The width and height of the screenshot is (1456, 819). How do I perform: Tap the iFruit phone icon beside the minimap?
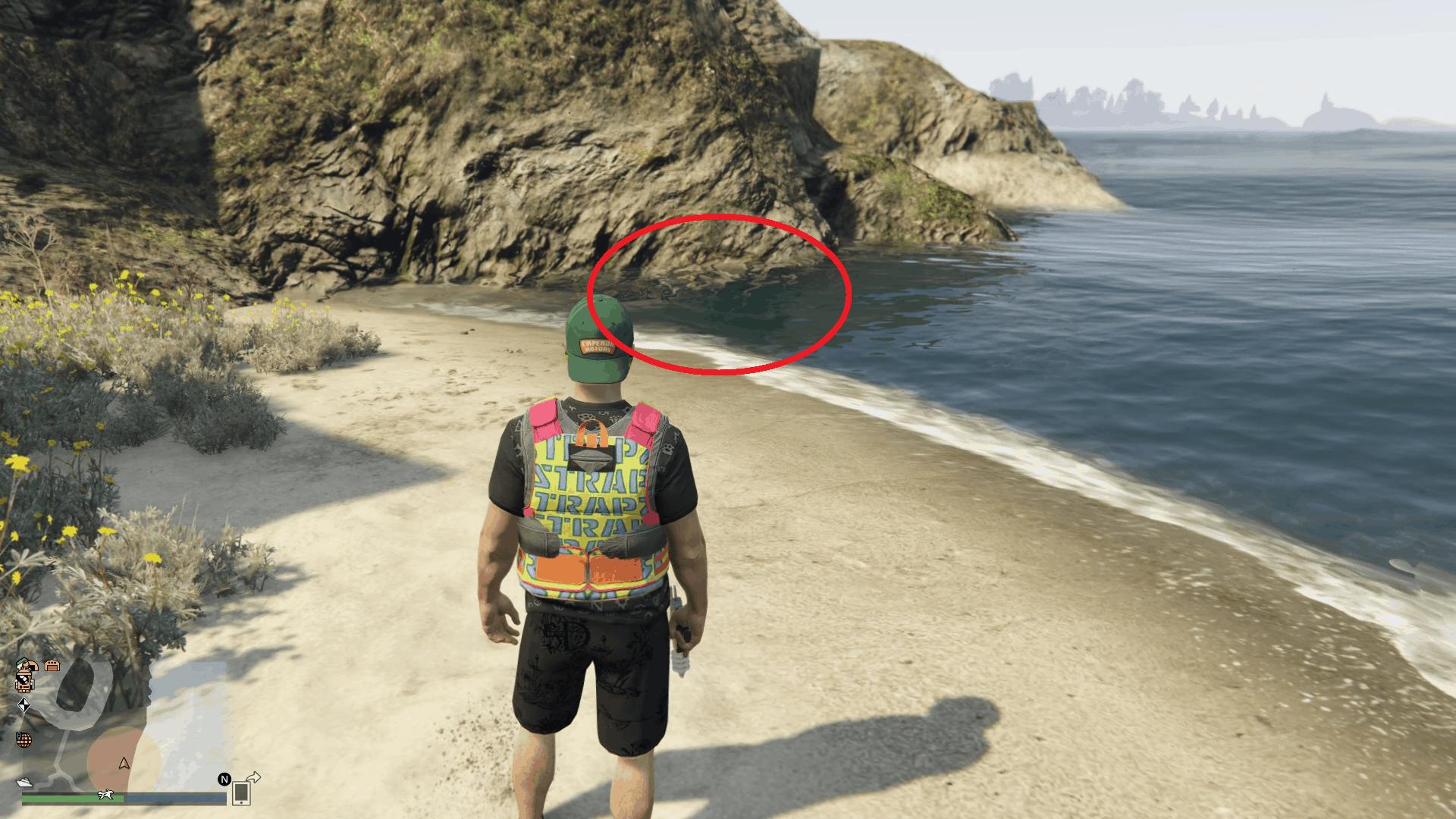point(240,792)
